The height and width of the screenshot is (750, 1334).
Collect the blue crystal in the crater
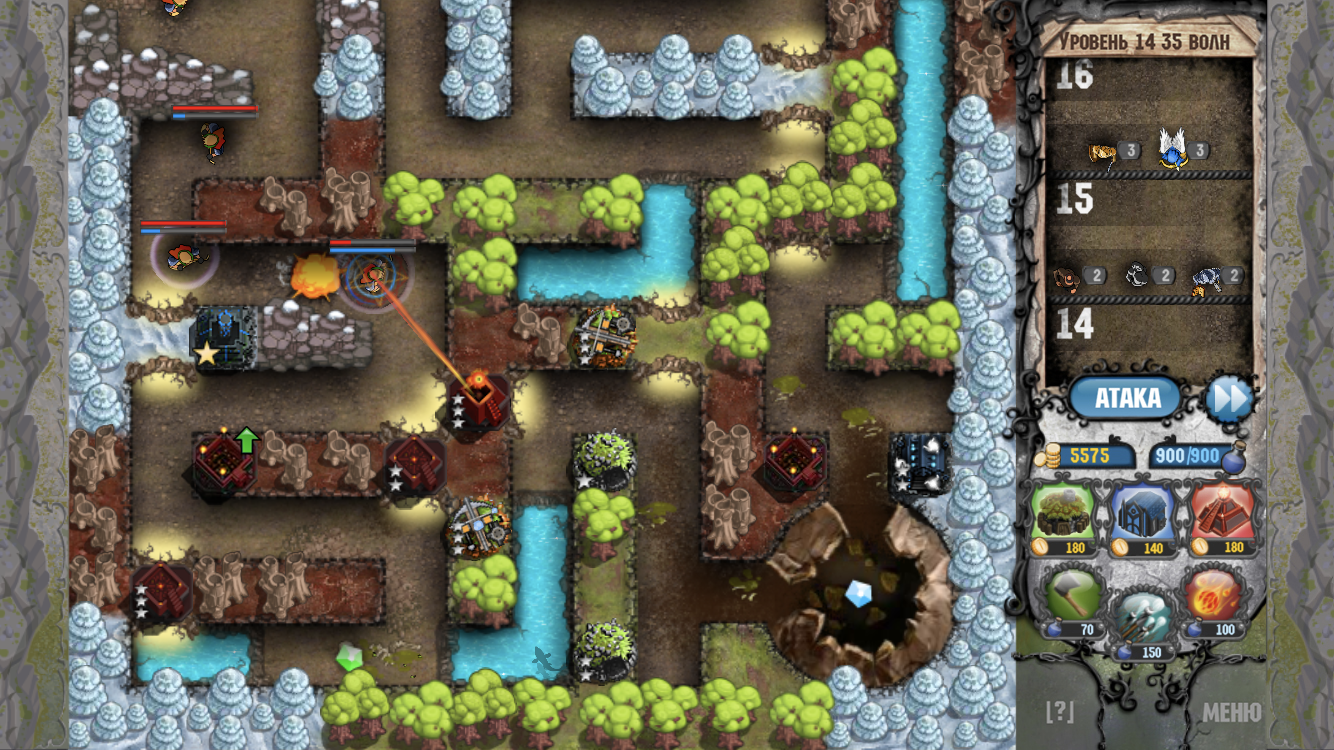(859, 594)
